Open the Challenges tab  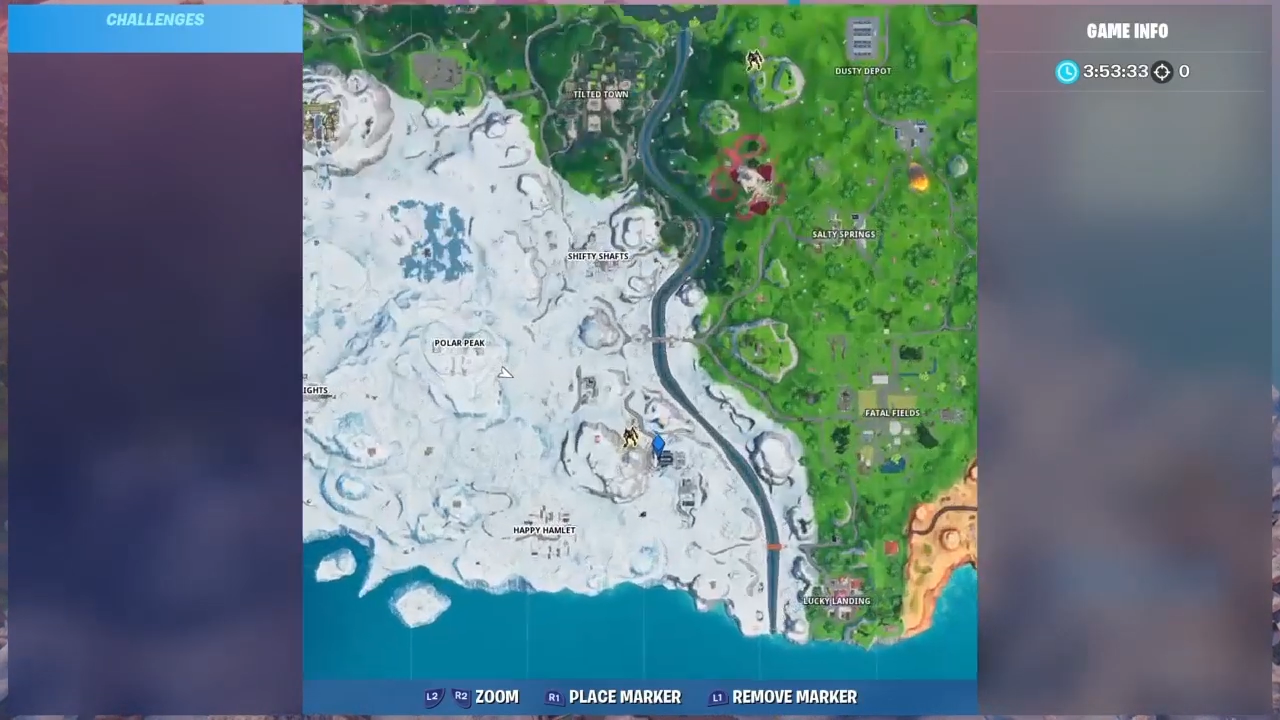pos(155,19)
